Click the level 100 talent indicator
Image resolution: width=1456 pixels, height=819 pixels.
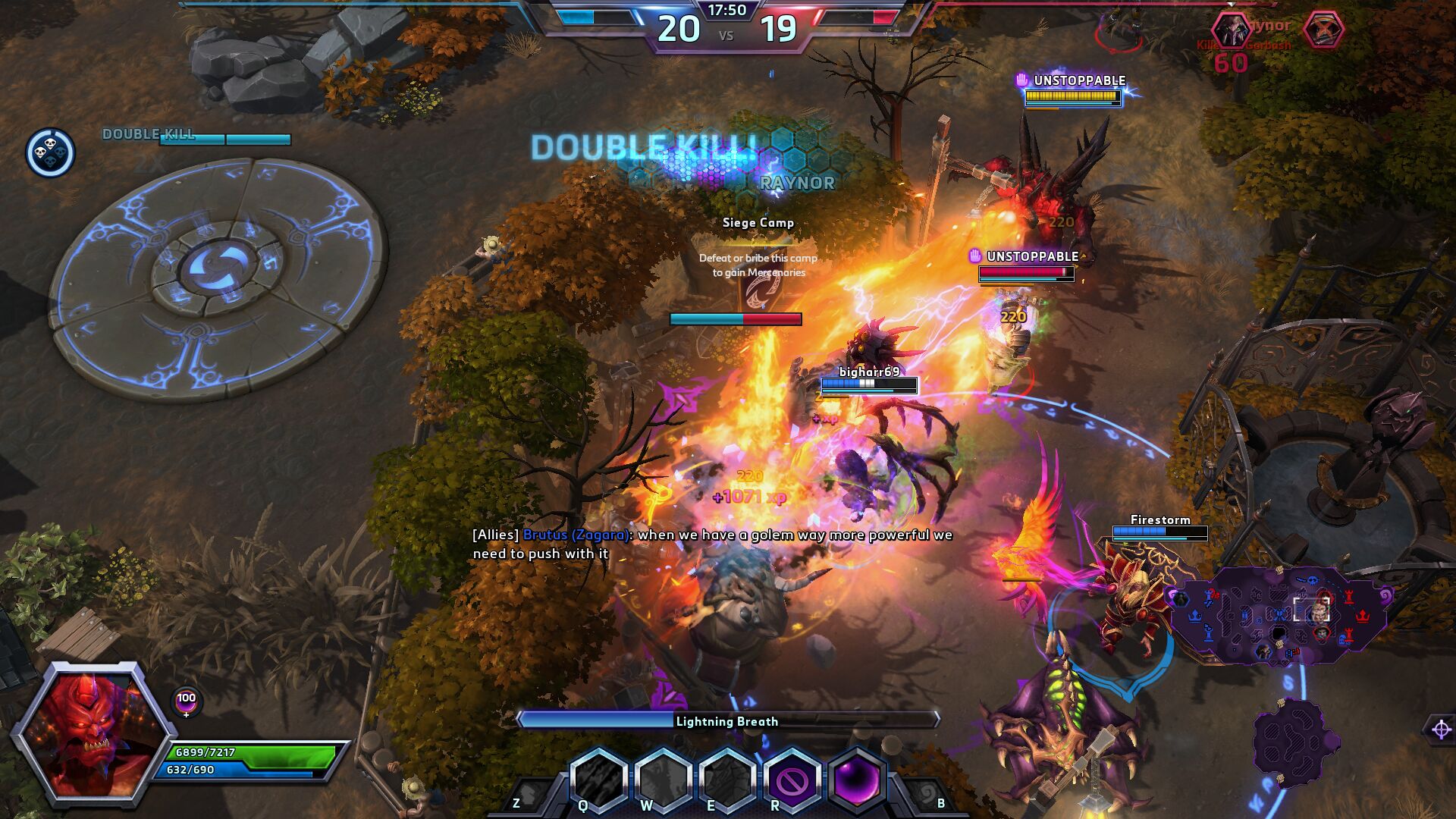coord(187,701)
